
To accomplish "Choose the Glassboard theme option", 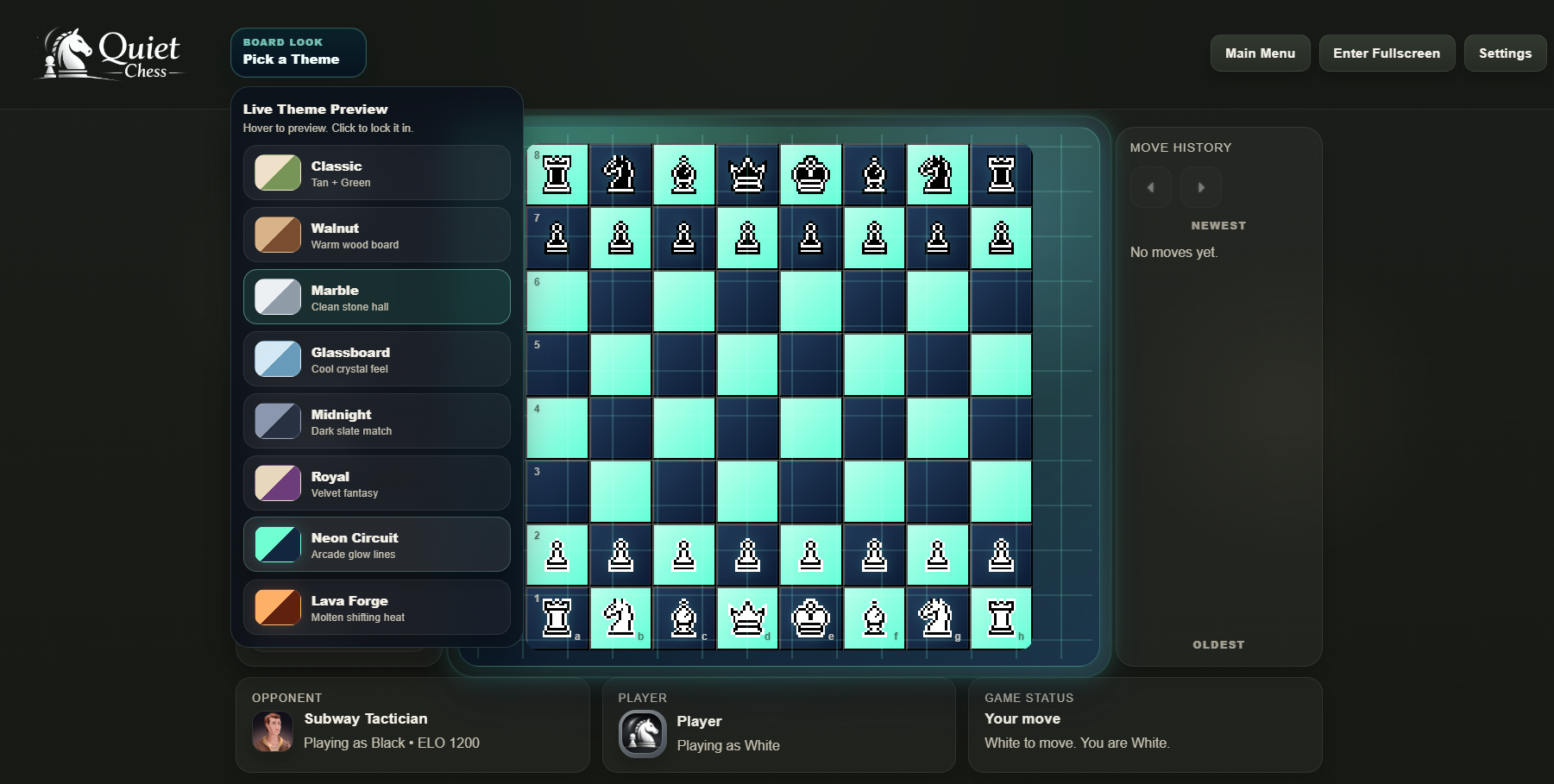I will 377,359.
